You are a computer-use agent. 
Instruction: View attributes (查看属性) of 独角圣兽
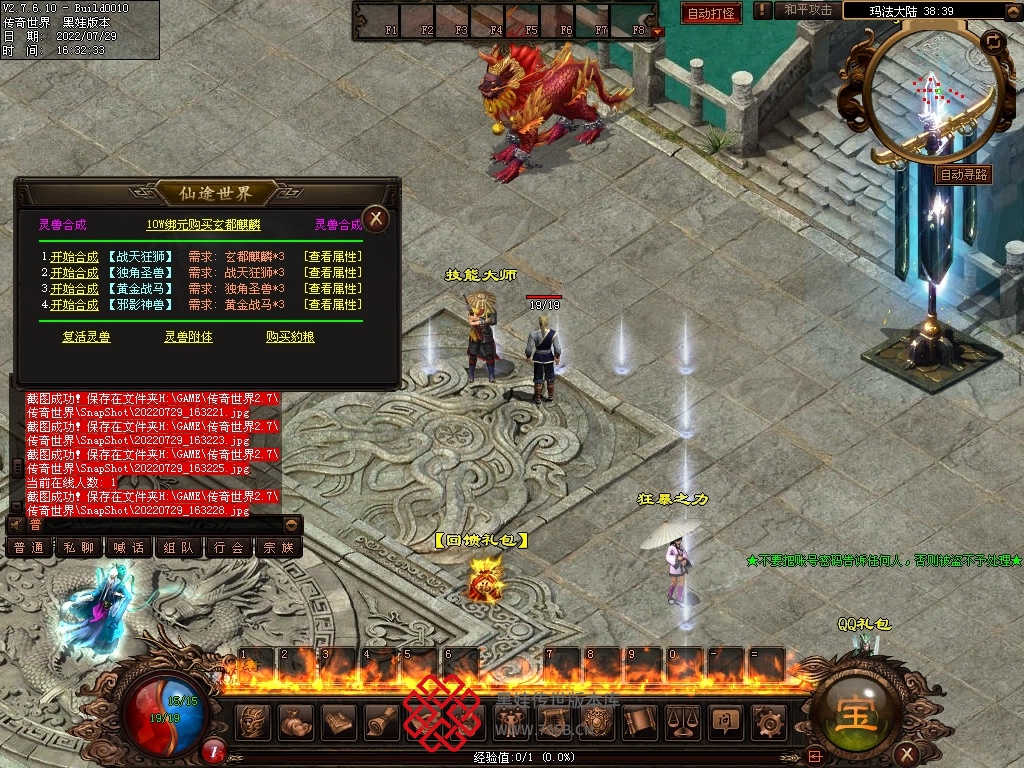coord(333,273)
